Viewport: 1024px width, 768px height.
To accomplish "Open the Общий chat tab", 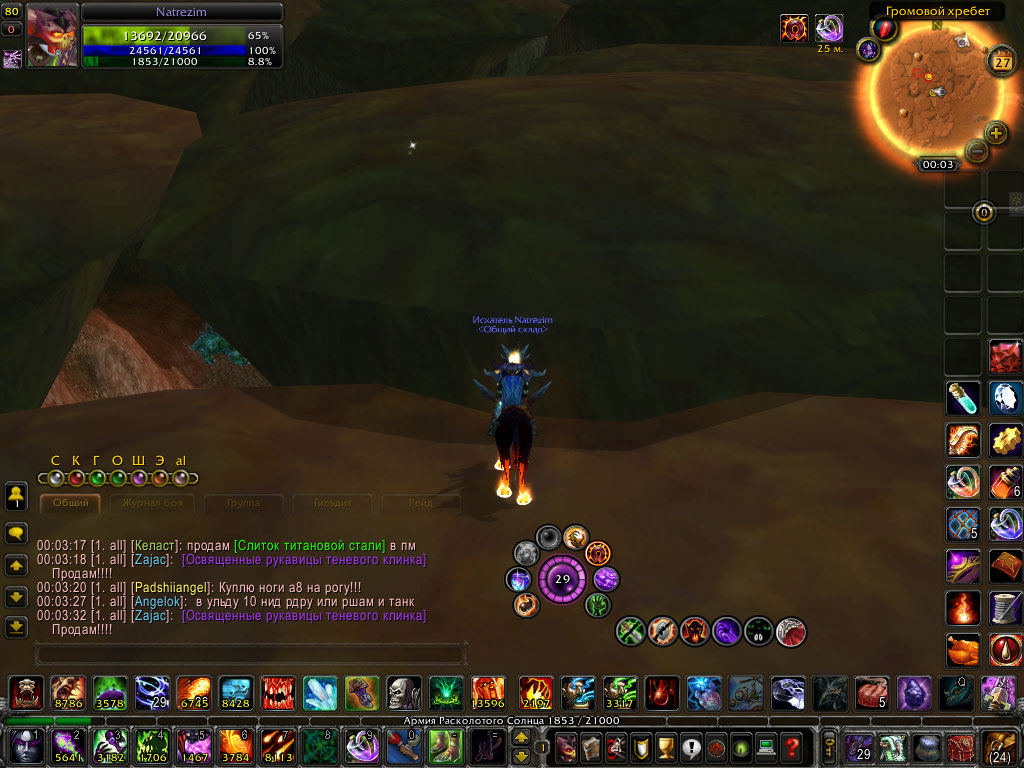I will tap(71, 503).
